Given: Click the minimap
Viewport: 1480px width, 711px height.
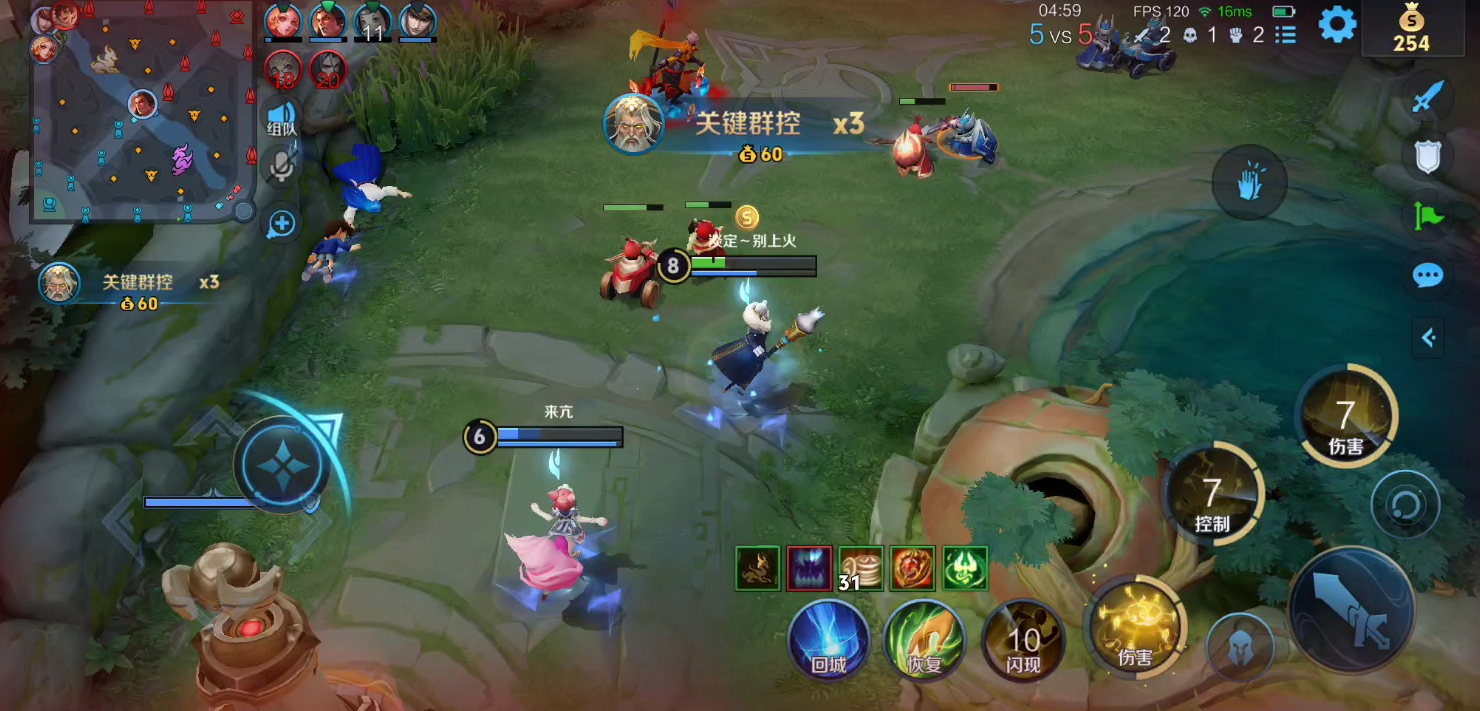Looking at the screenshot, I should 140,110.
